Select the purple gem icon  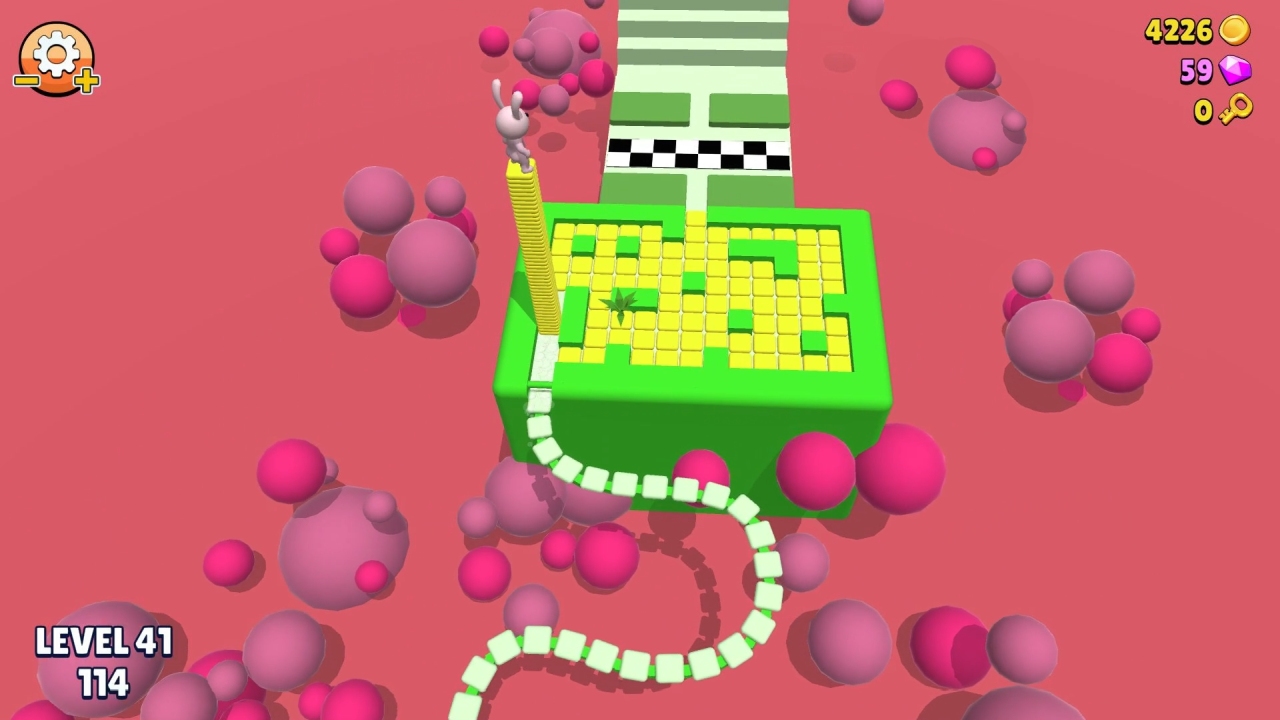click(x=1235, y=71)
